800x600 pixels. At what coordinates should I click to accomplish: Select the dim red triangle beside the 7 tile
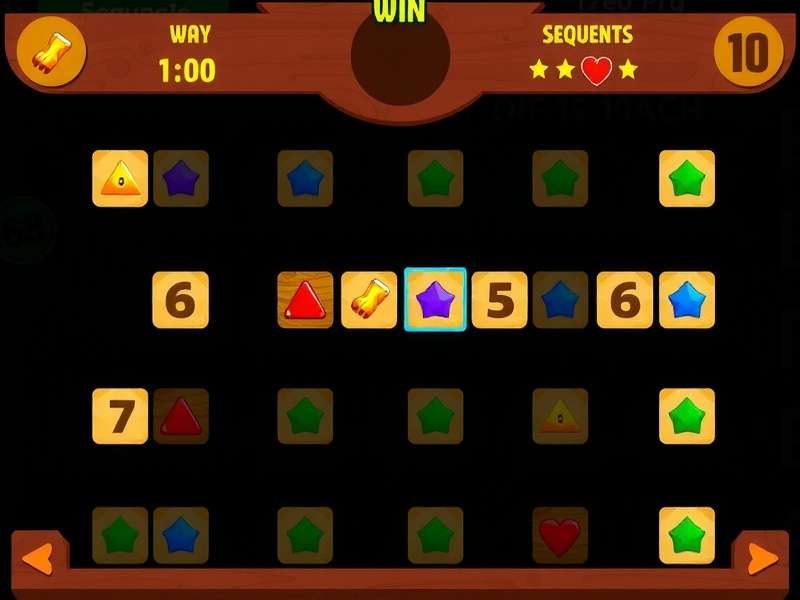pyautogui.click(x=181, y=416)
